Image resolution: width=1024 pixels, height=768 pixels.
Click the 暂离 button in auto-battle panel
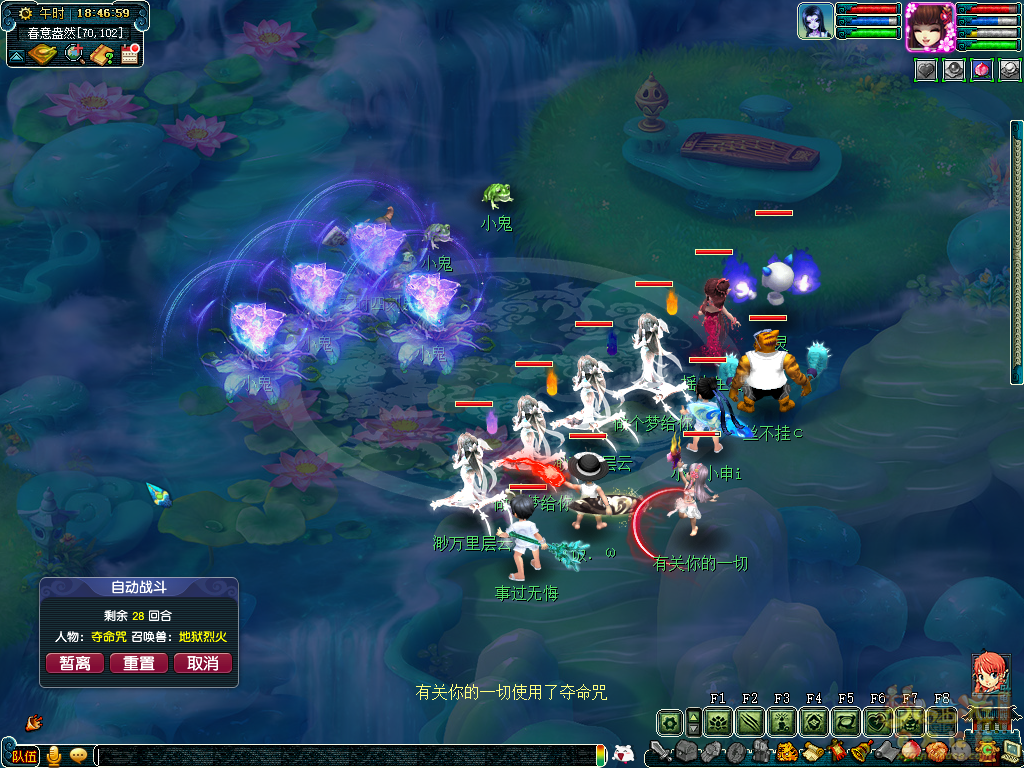click(x=75, y=663)
